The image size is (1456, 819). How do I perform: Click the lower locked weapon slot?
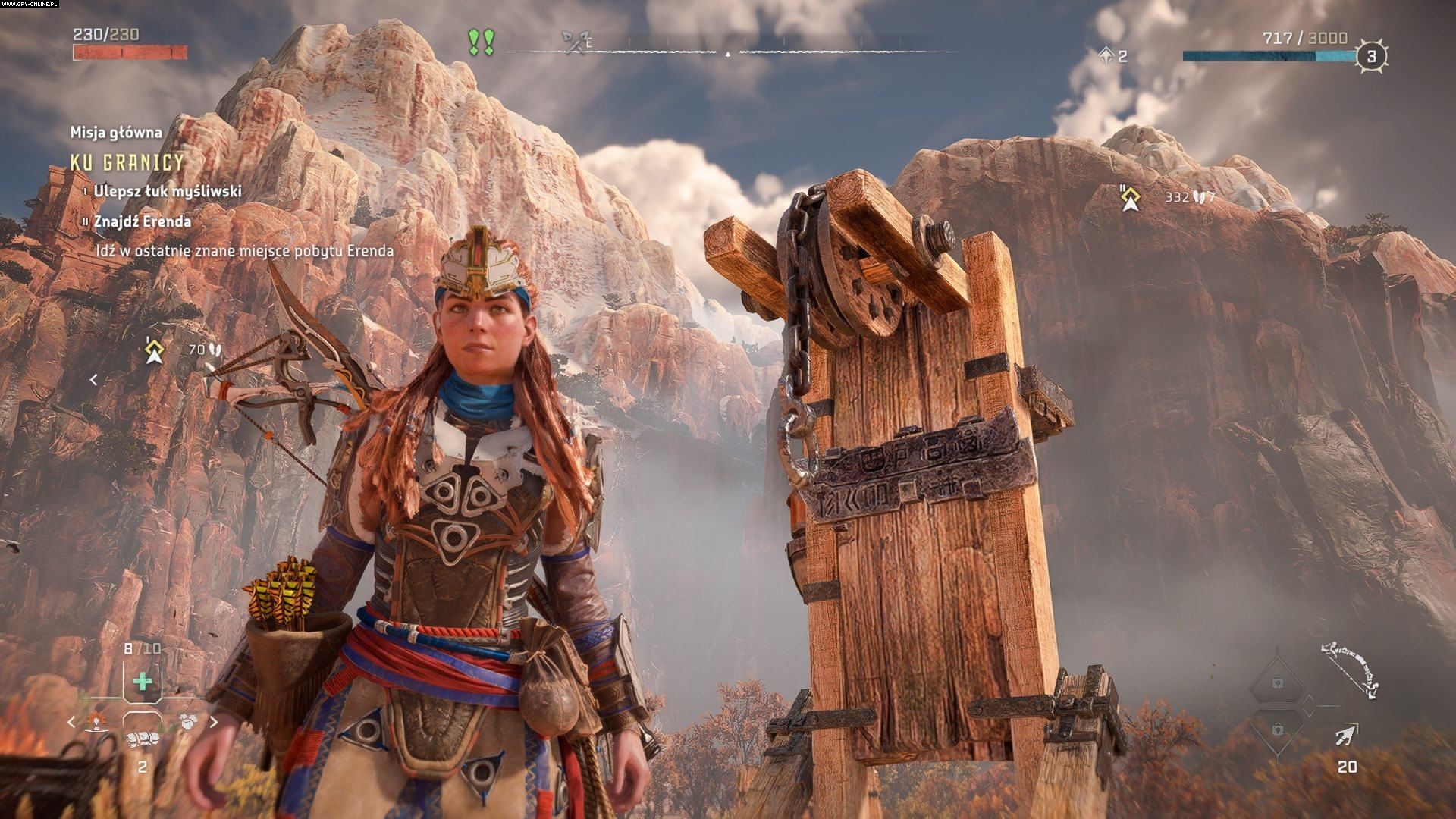click(x=1278, y=730)
